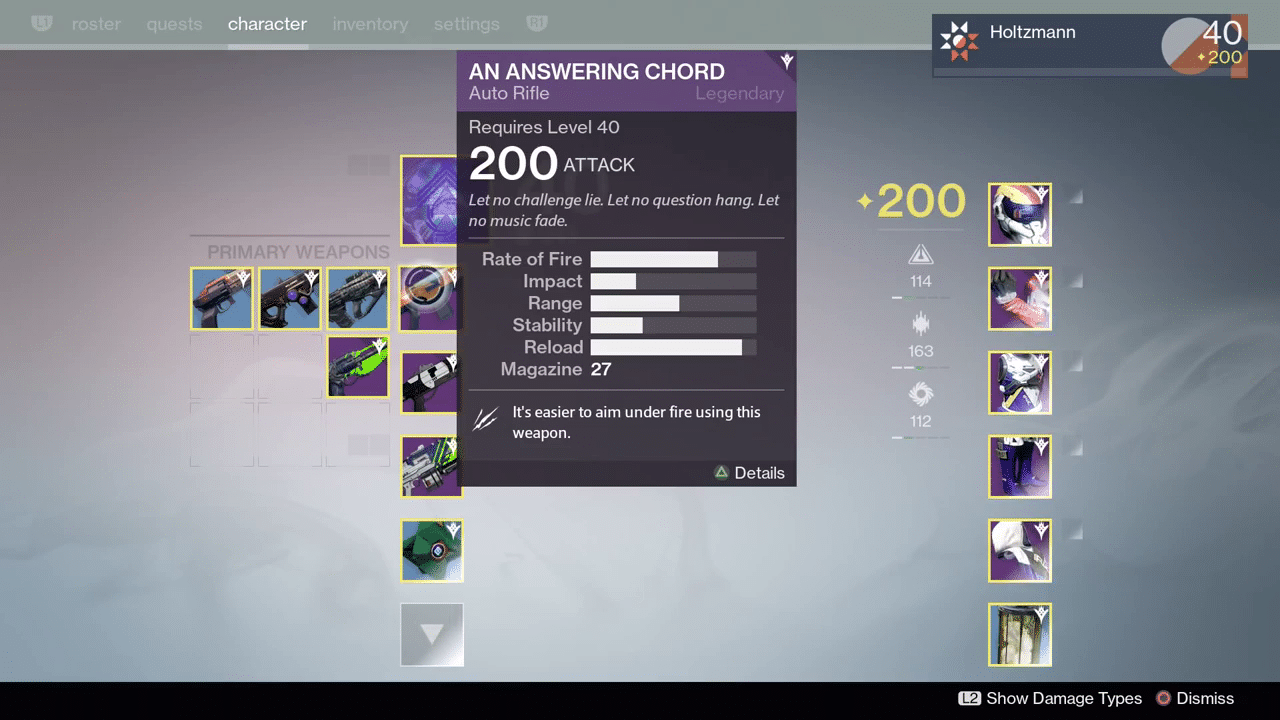
Task: Choose the purple chest armor slot
Action: [1019, 382]
